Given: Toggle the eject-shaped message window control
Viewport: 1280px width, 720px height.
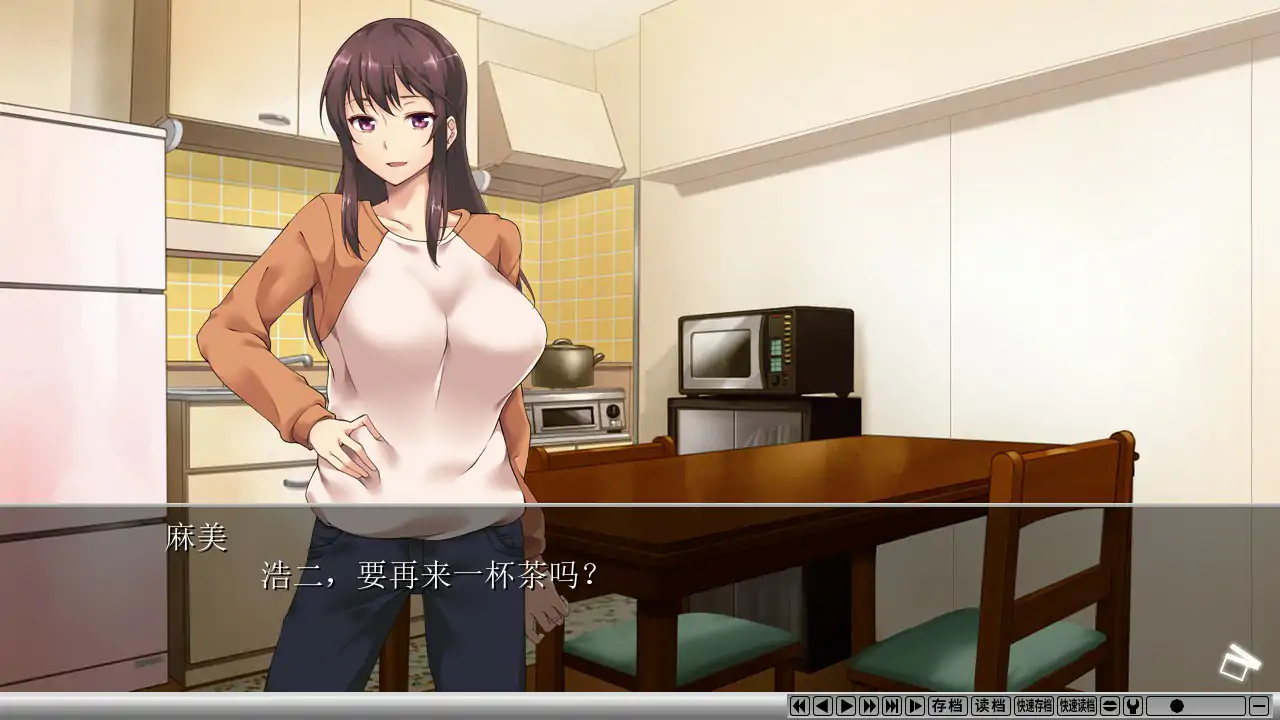Looking at the screenshot, I should coord(1108,708).
